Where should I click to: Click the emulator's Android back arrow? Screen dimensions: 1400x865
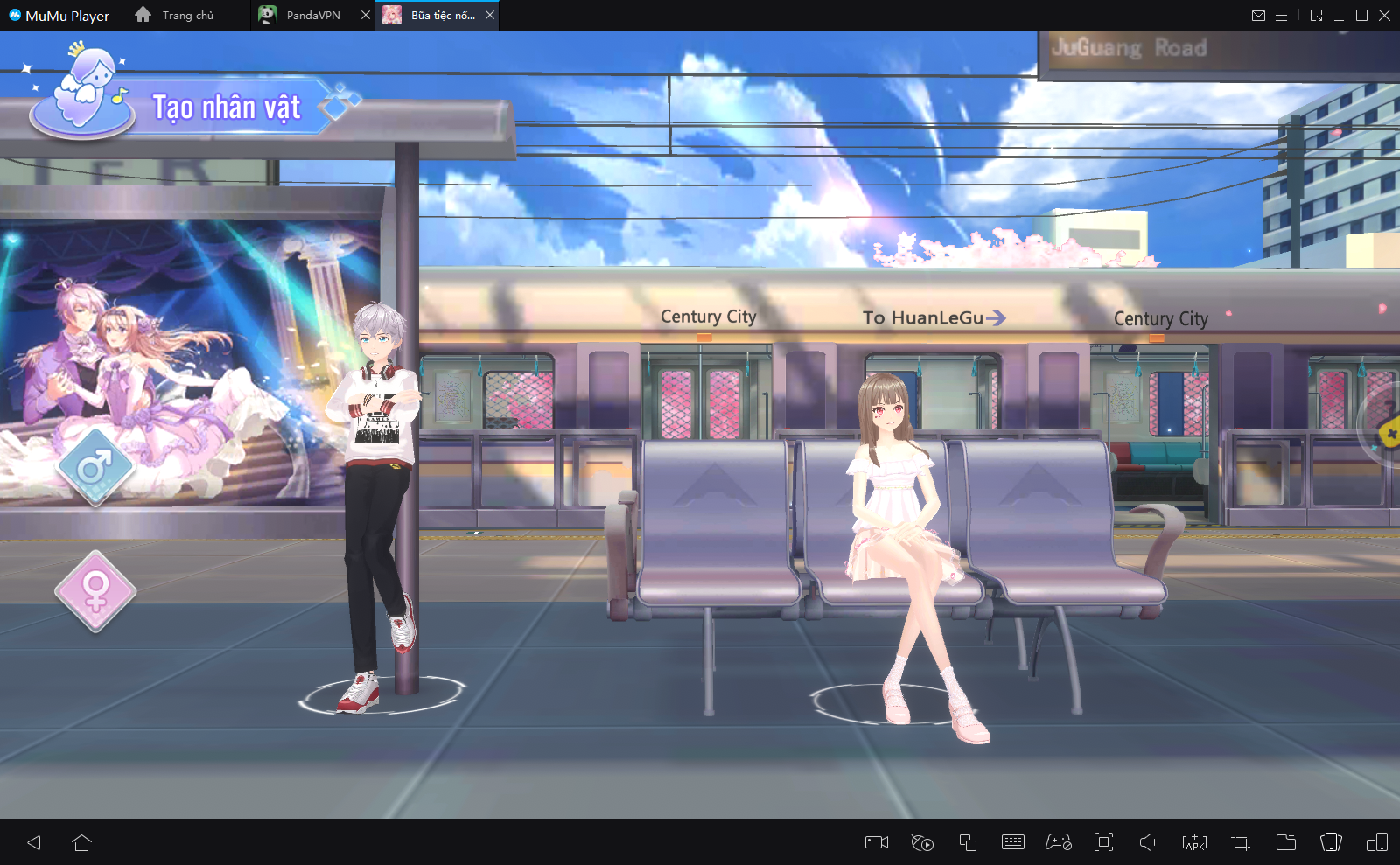click(35, 842)
